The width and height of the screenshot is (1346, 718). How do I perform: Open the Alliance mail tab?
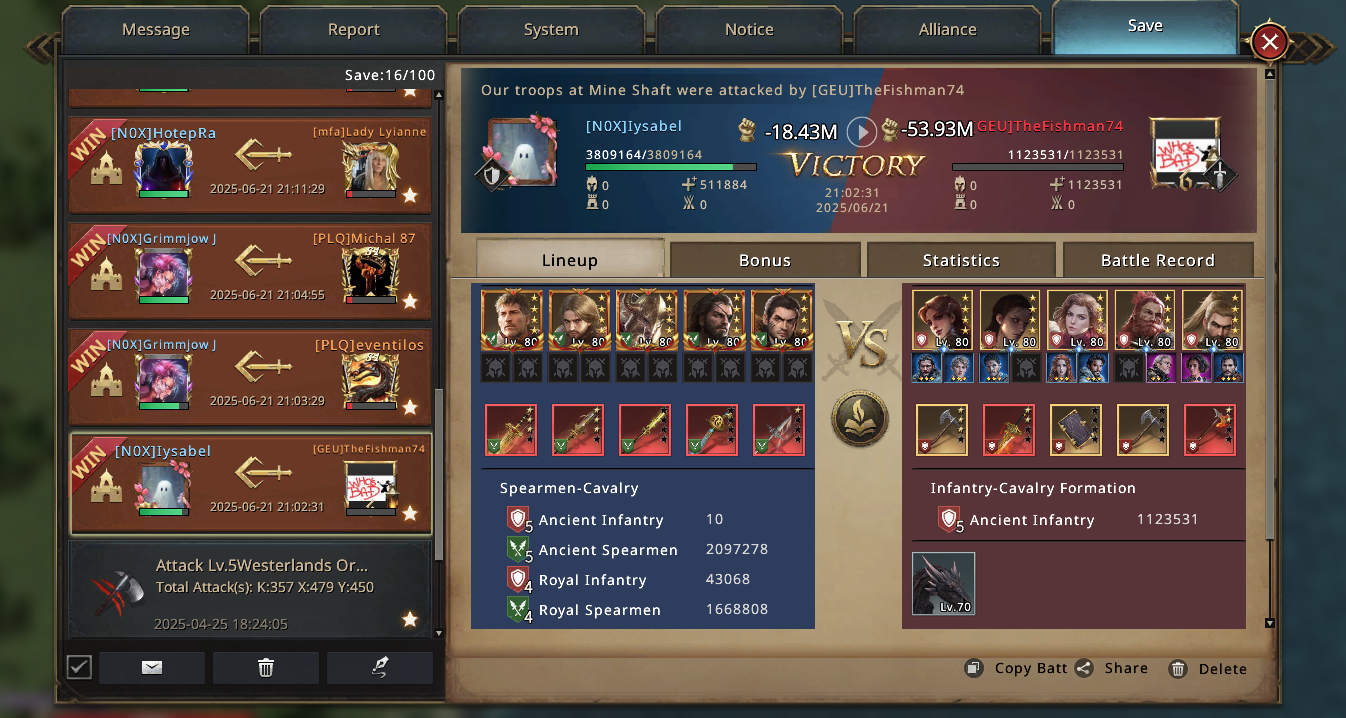(947, 30)
